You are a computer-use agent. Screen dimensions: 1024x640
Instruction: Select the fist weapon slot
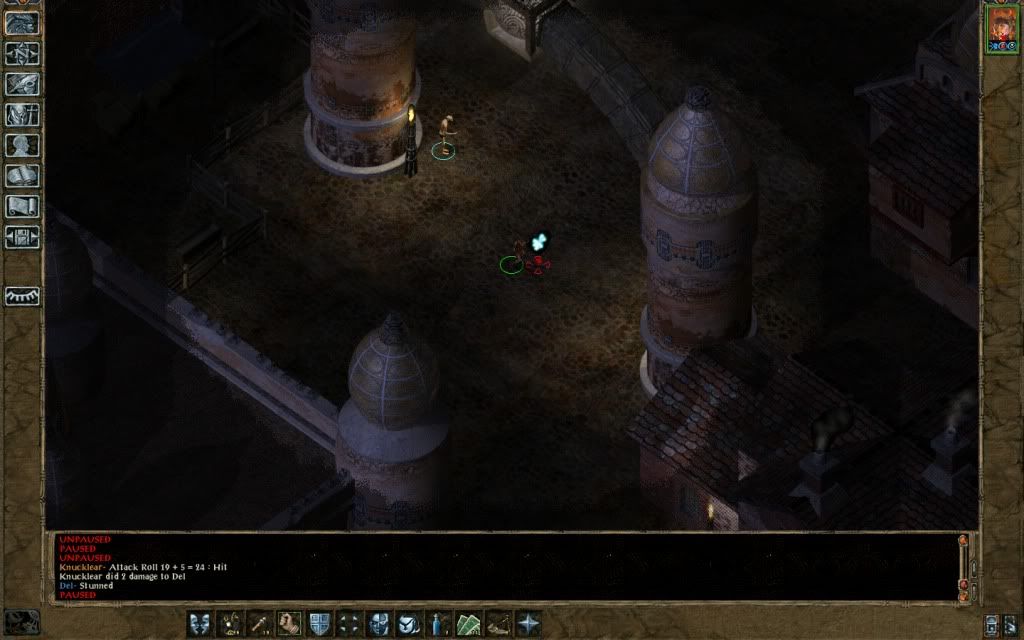[290, 623]
